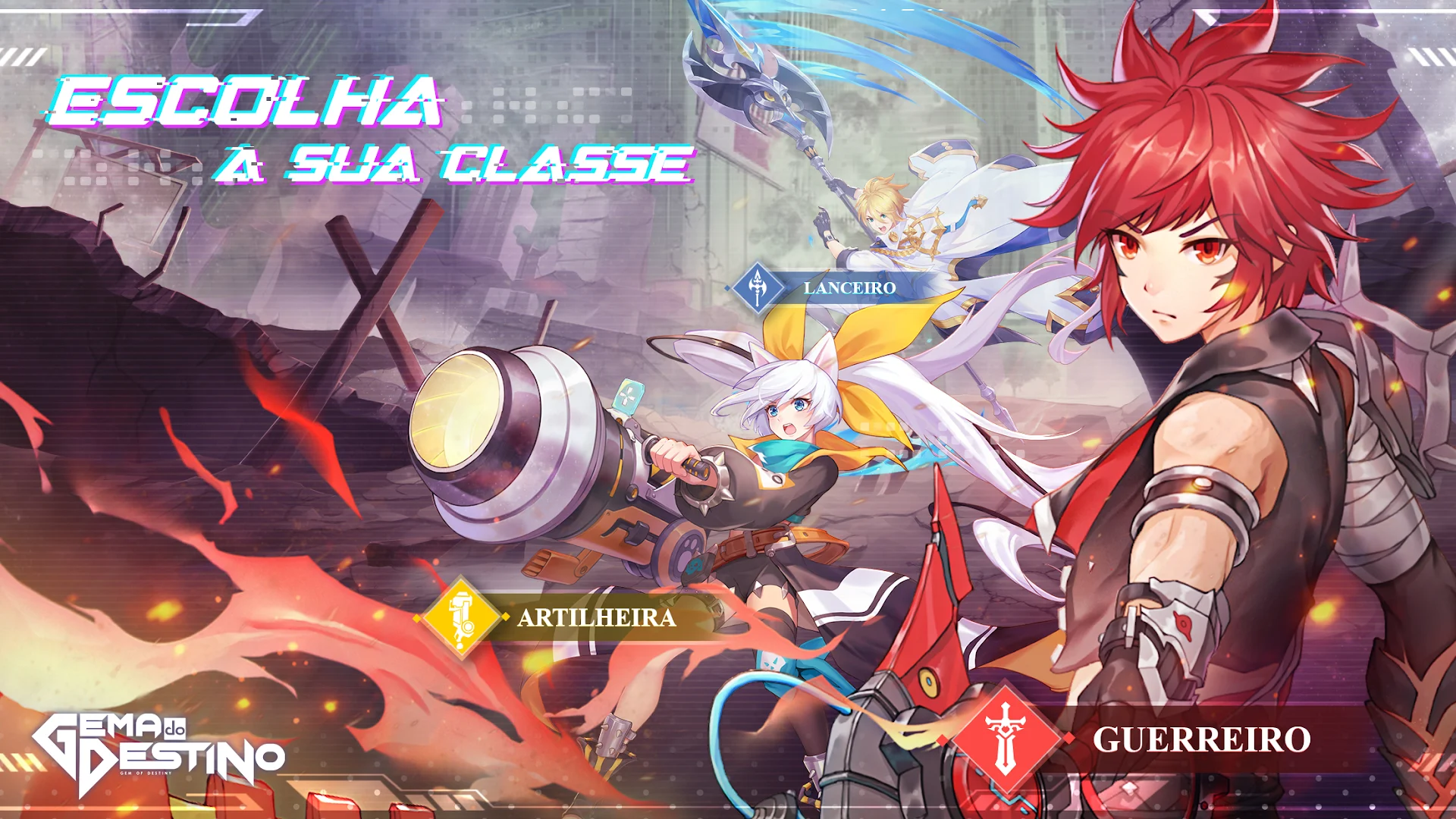Choose the Guerreiro class label
1456x819 pixels.
1201,739
